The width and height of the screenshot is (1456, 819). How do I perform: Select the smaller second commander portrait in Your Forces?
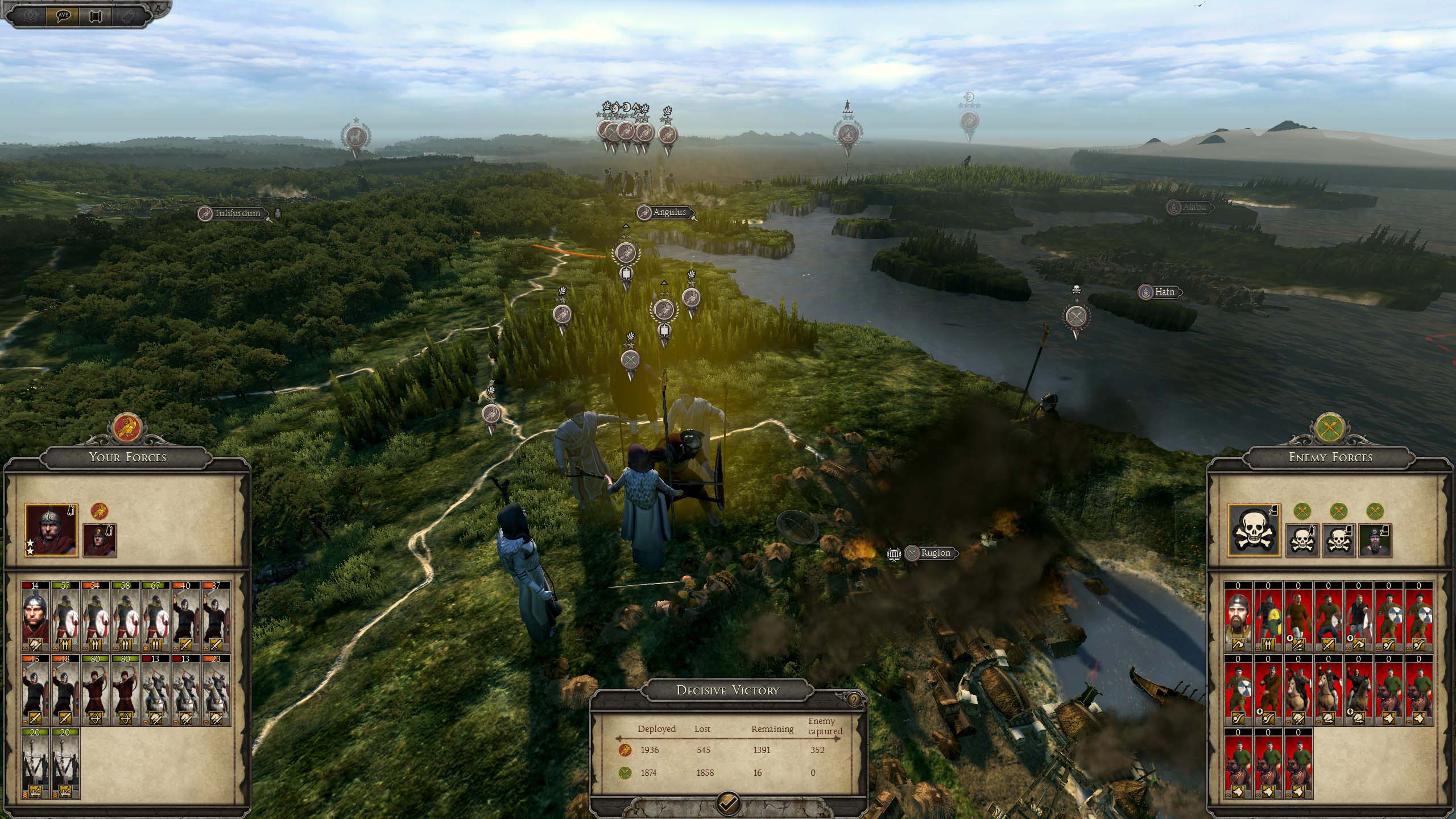pos(100,540)
